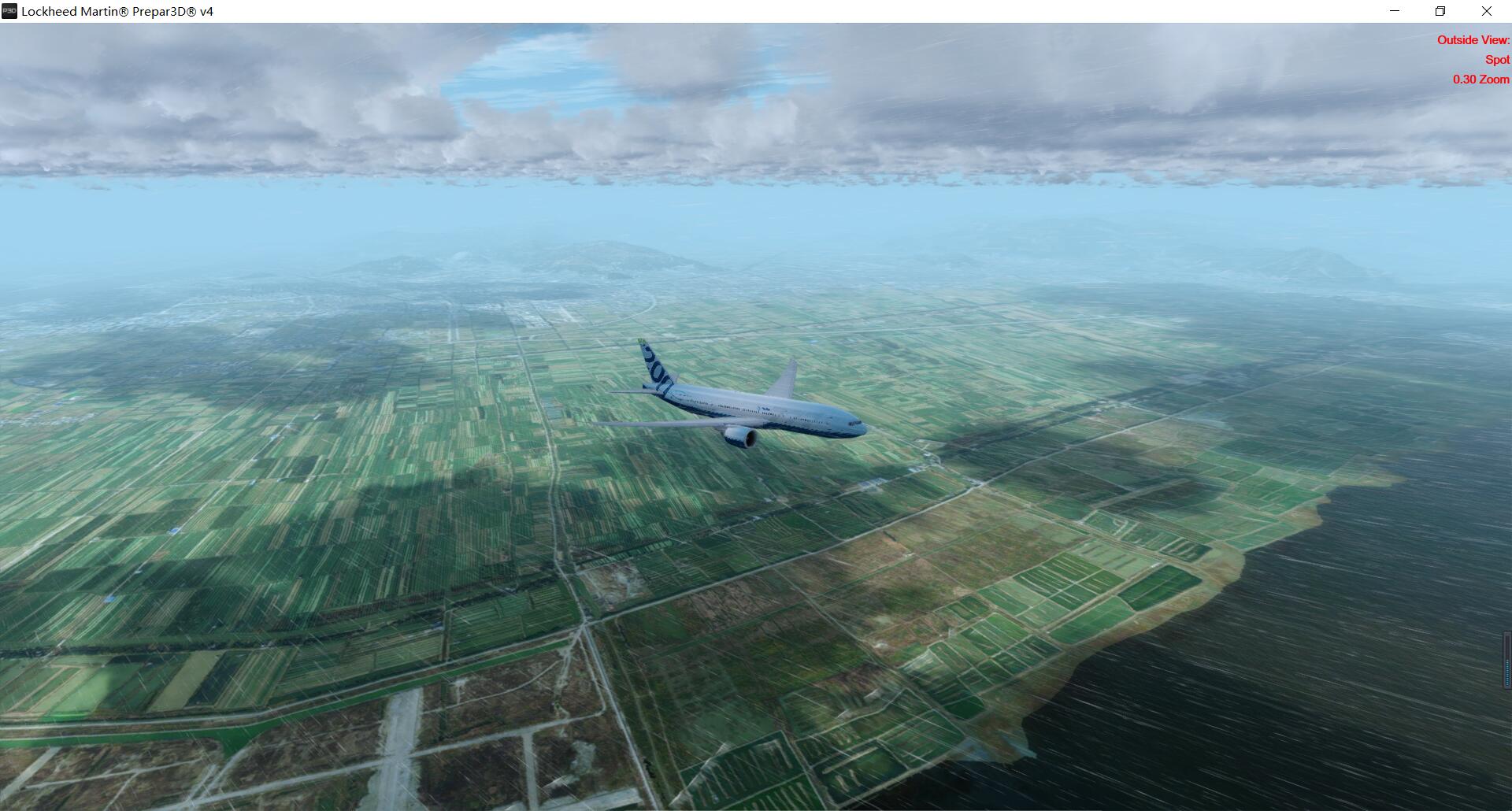Expand the window using the maximize control

coord(1441,11)
